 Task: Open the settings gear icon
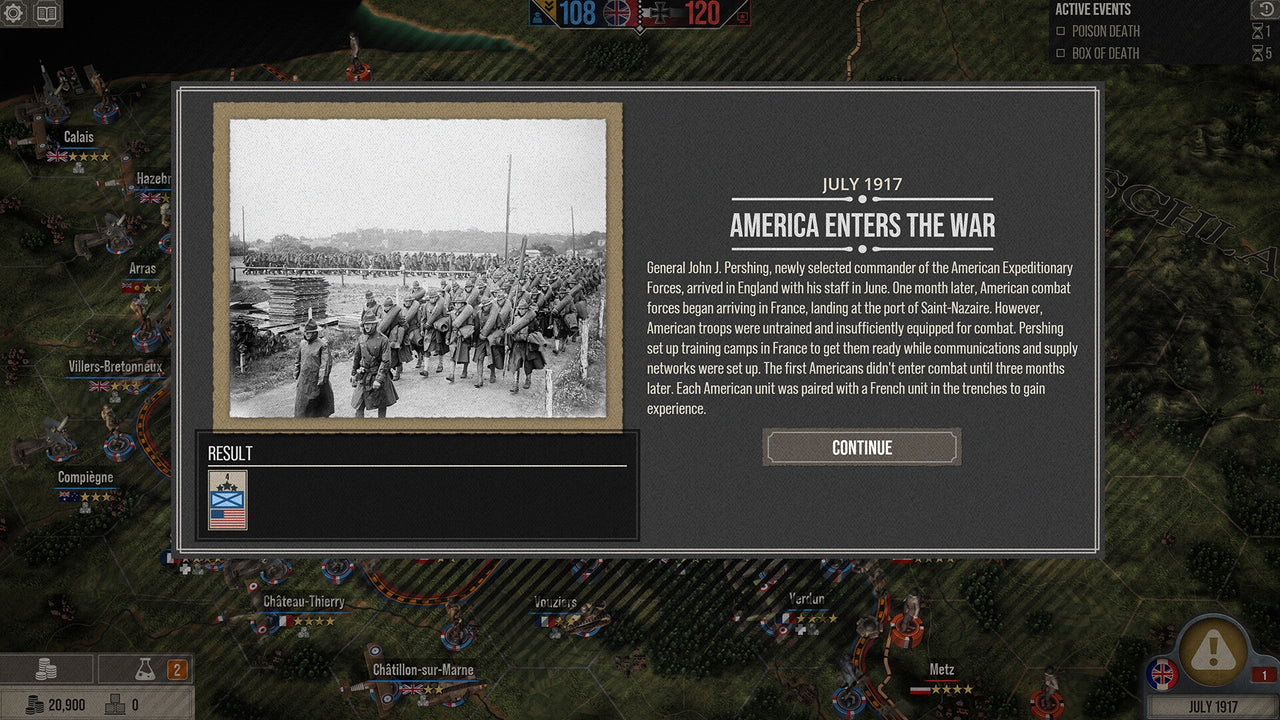(x=14, y=14)
